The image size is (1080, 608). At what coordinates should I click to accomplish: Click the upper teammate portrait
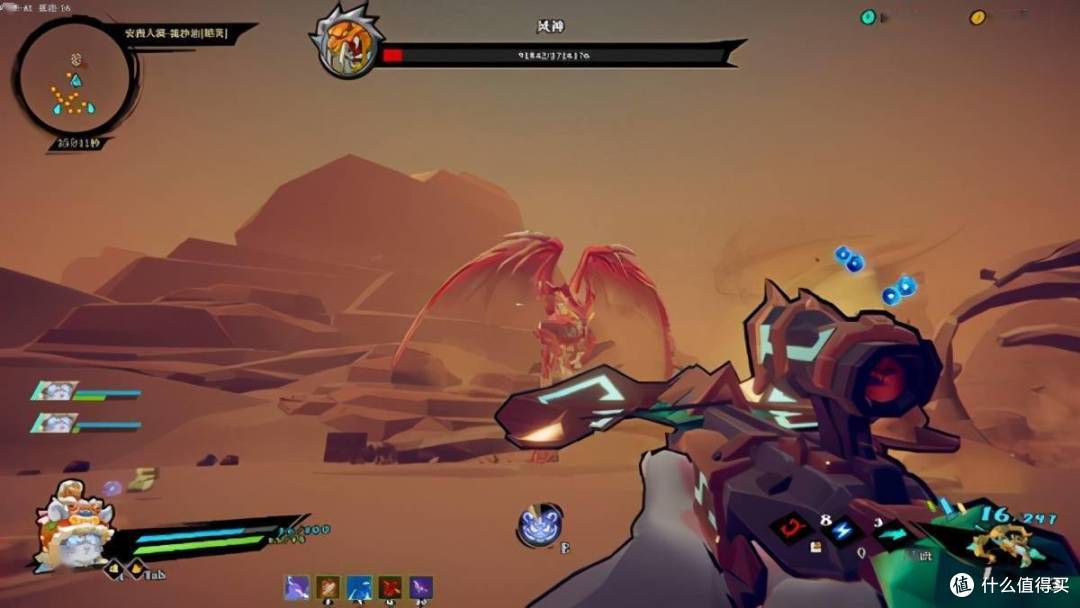click(x=53, y=391)
